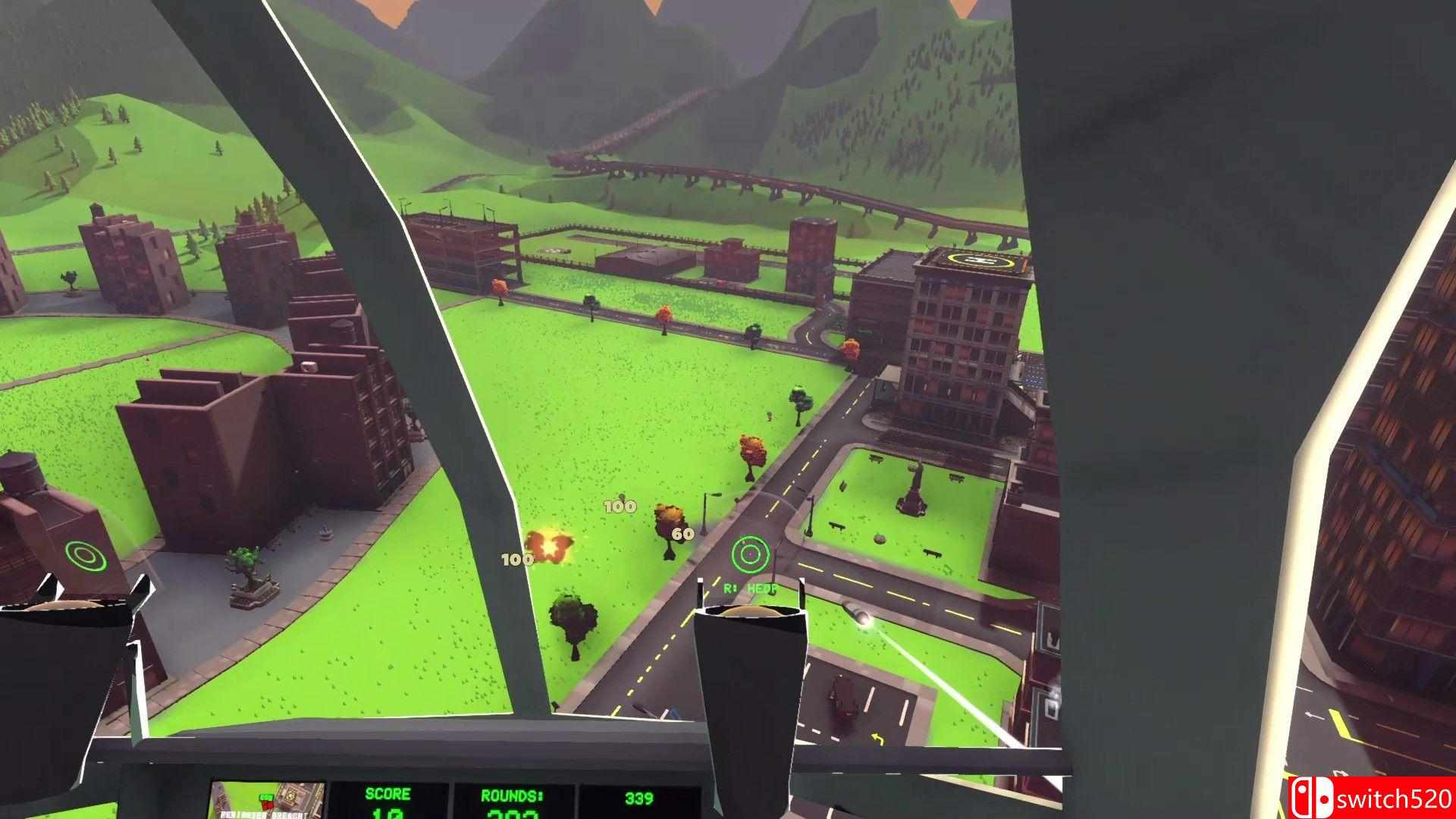Click the red enemy blip on the minimap
Screen dimensions: 1456x819
pyautogui.click(x=268, y=805)
